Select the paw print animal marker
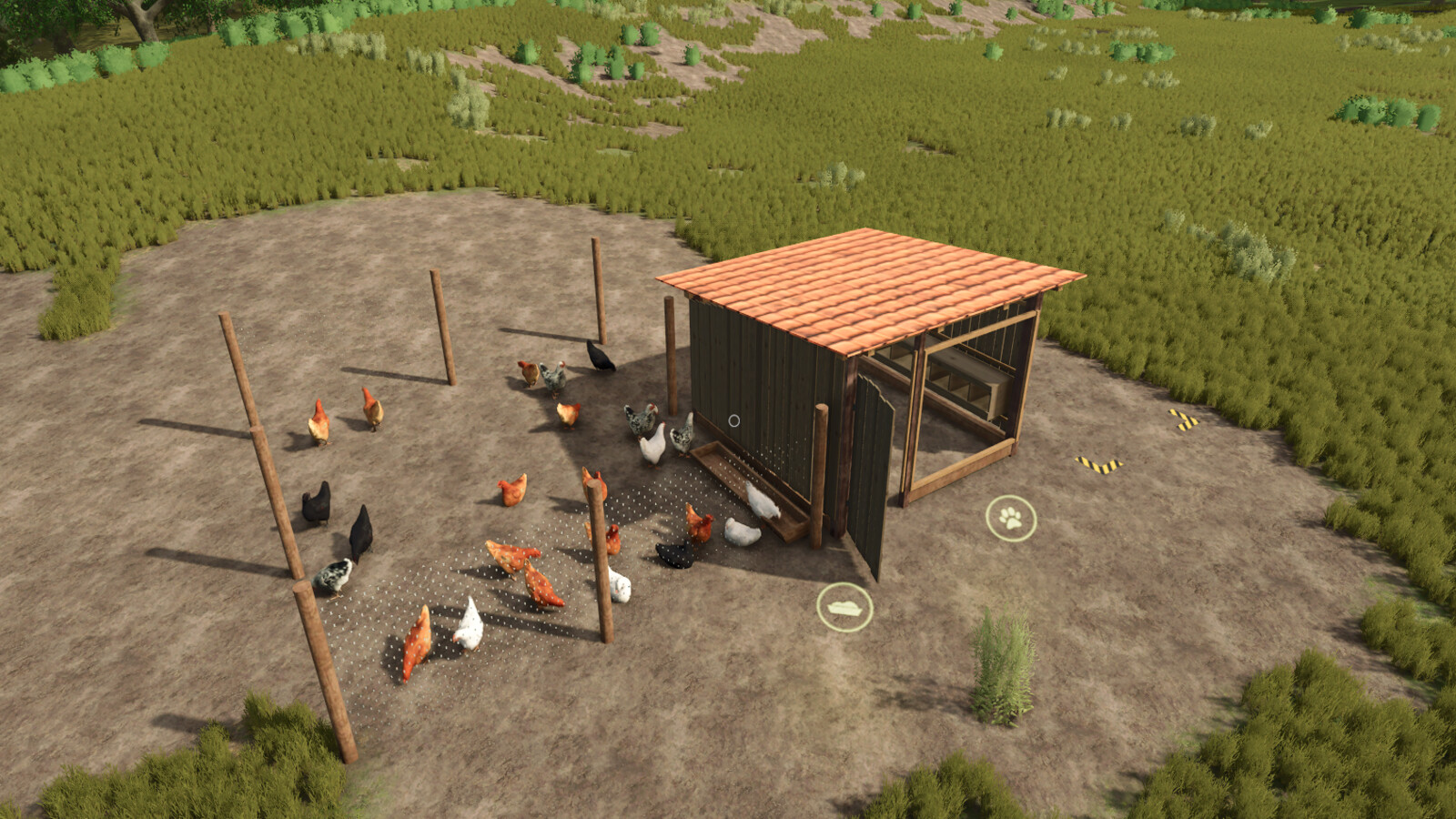 (x=1011, y=519)
